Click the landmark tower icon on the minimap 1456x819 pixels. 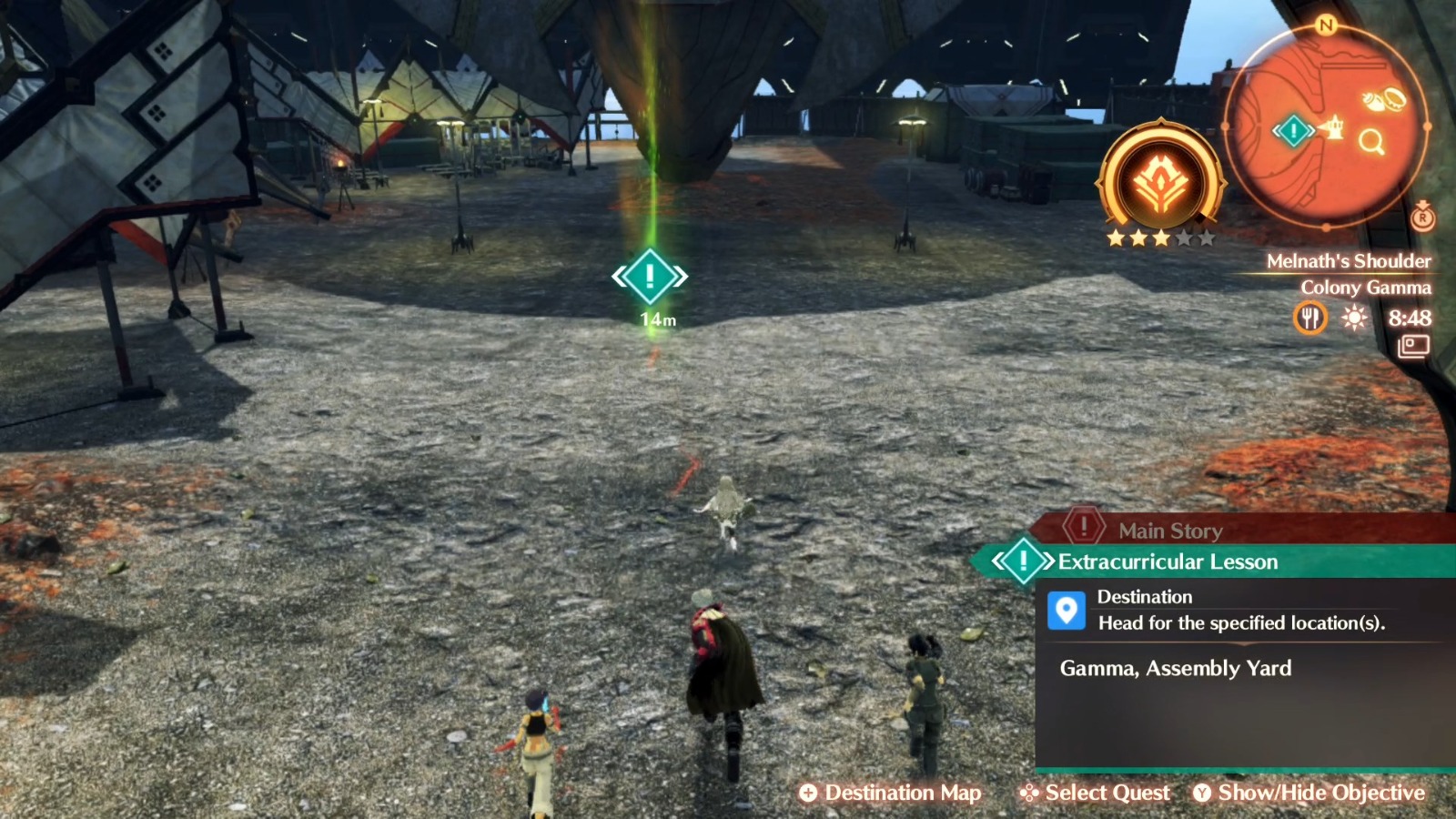(x=1335, y=126)
